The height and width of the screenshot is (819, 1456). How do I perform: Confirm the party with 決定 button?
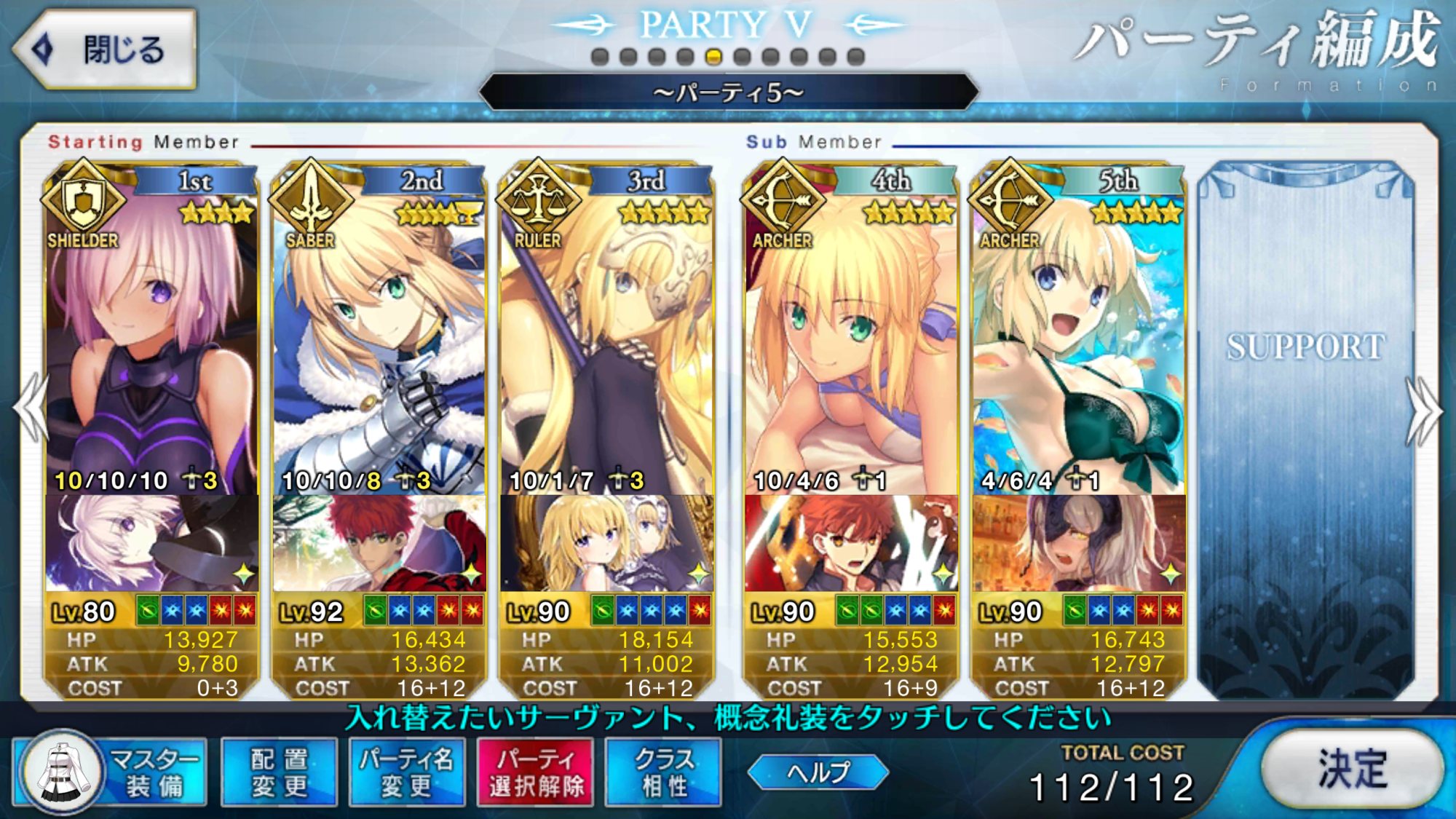pos(1351,769)
